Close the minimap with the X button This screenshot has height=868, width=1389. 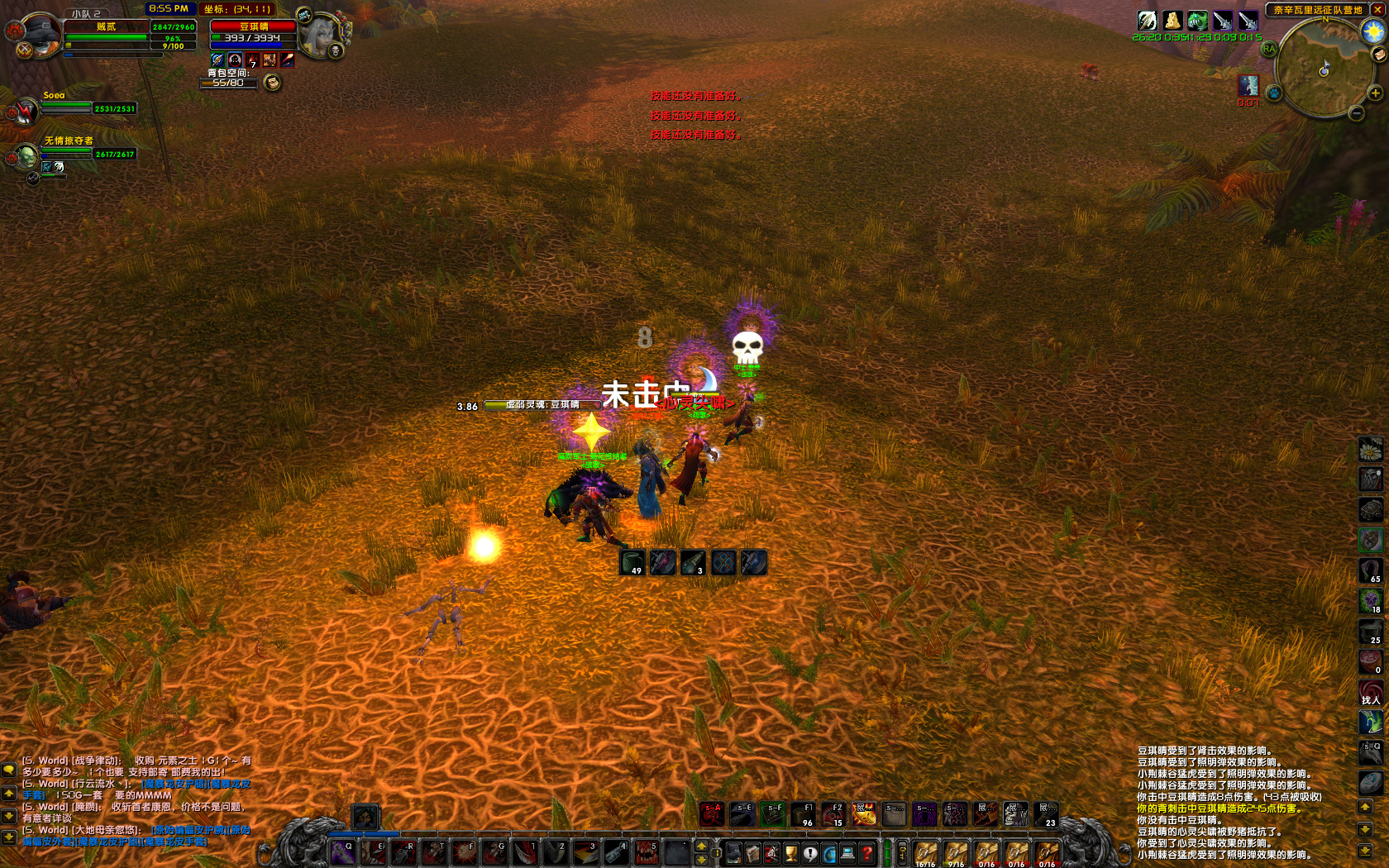click(1378, 10)
